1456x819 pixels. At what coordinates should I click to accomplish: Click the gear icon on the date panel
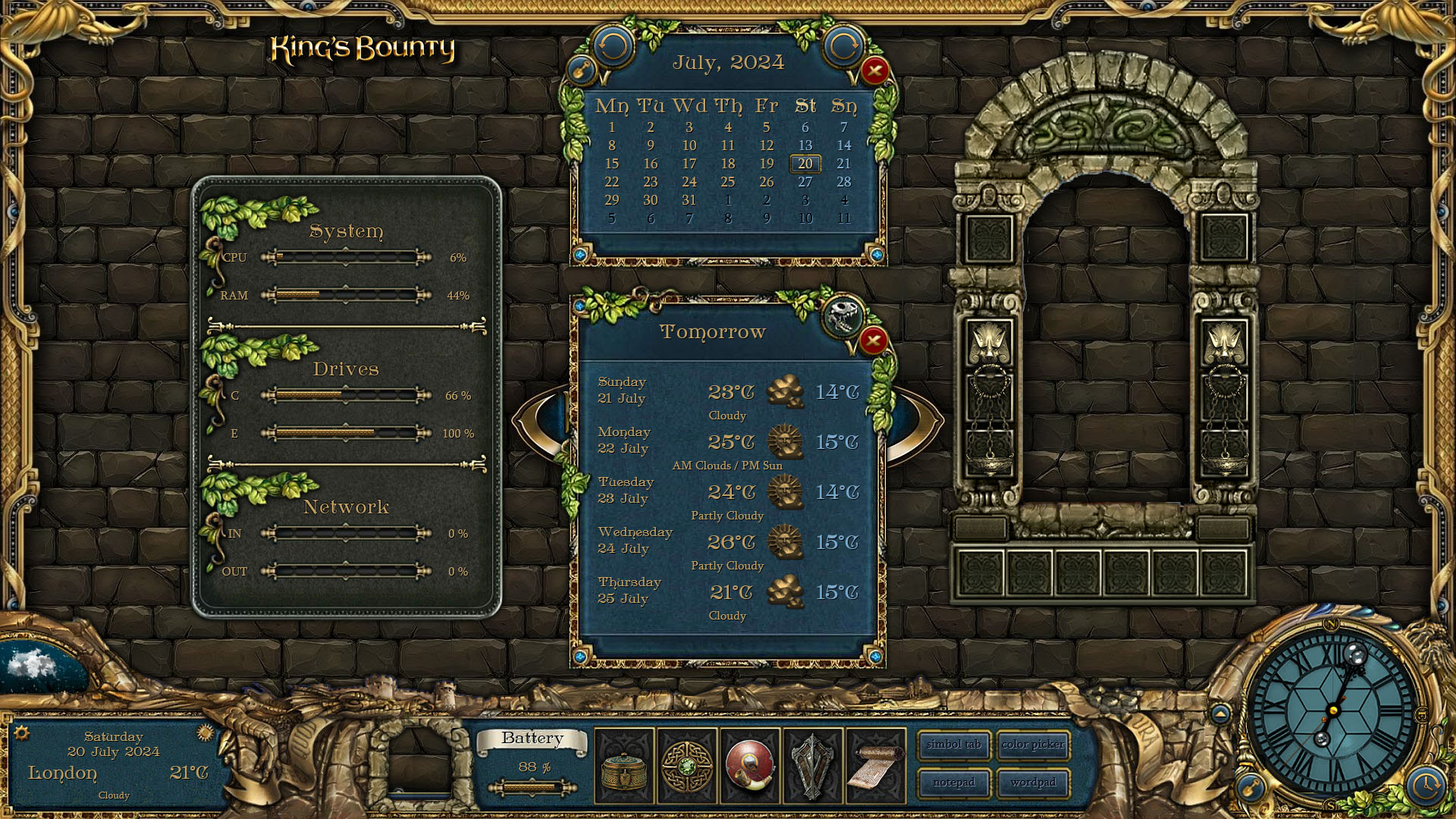(22, 733)
